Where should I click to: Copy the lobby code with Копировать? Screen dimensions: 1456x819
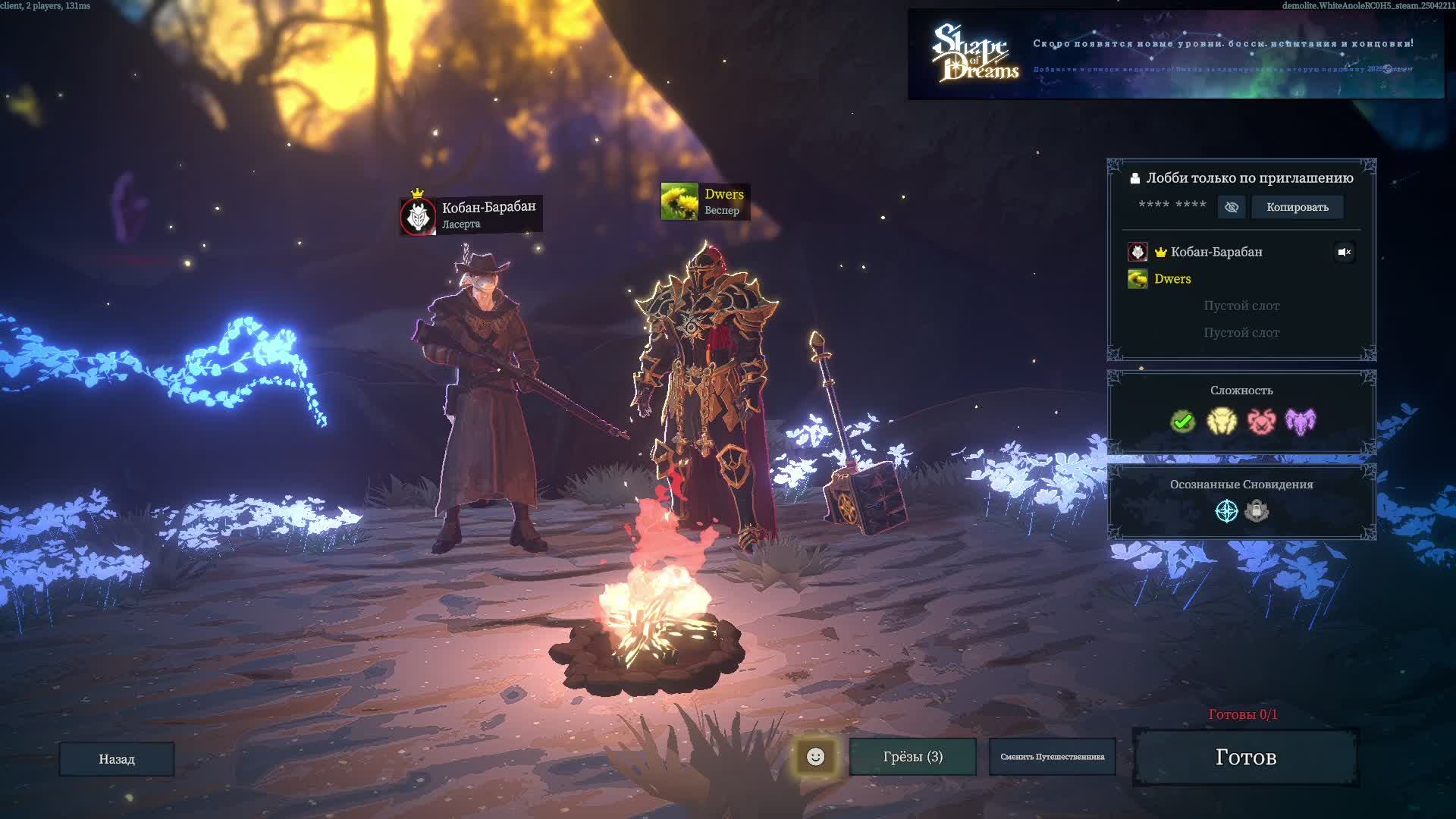click(1297, 207)
